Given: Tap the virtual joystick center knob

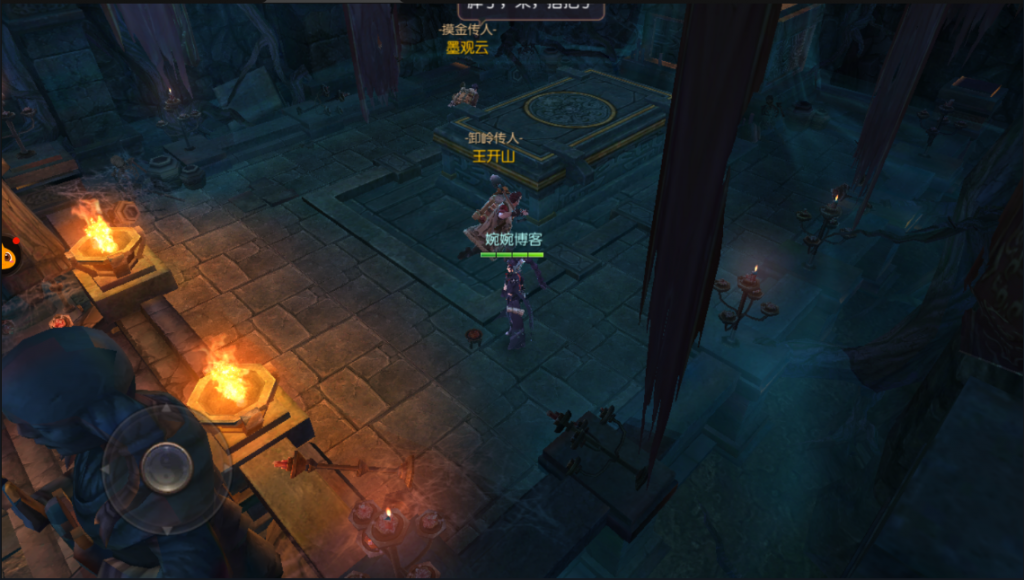Looking at the screenshot, I should (x=166, y=467).
